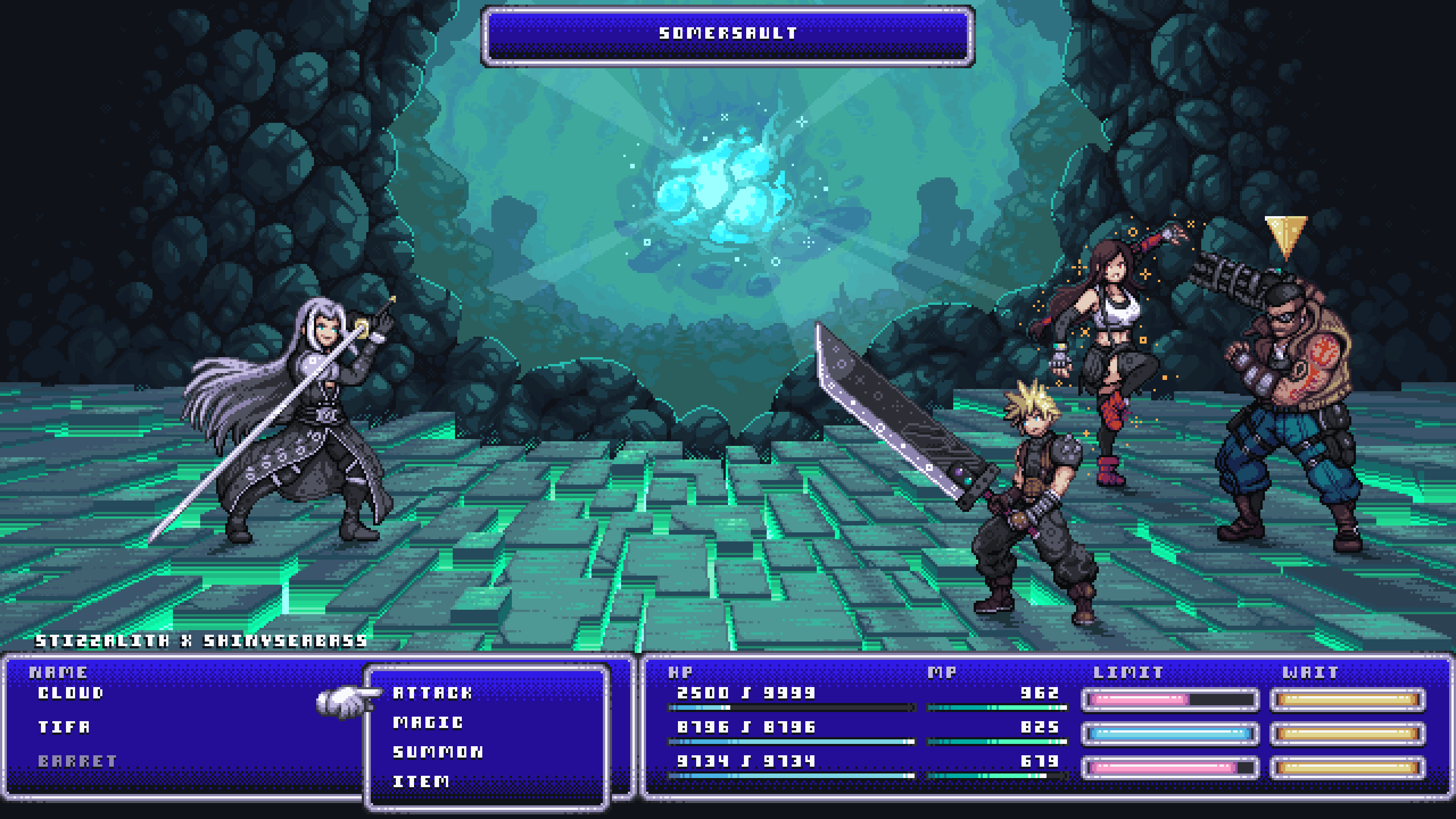Select Tifa in the party list
1456x819 pixels.
[64, 727]
